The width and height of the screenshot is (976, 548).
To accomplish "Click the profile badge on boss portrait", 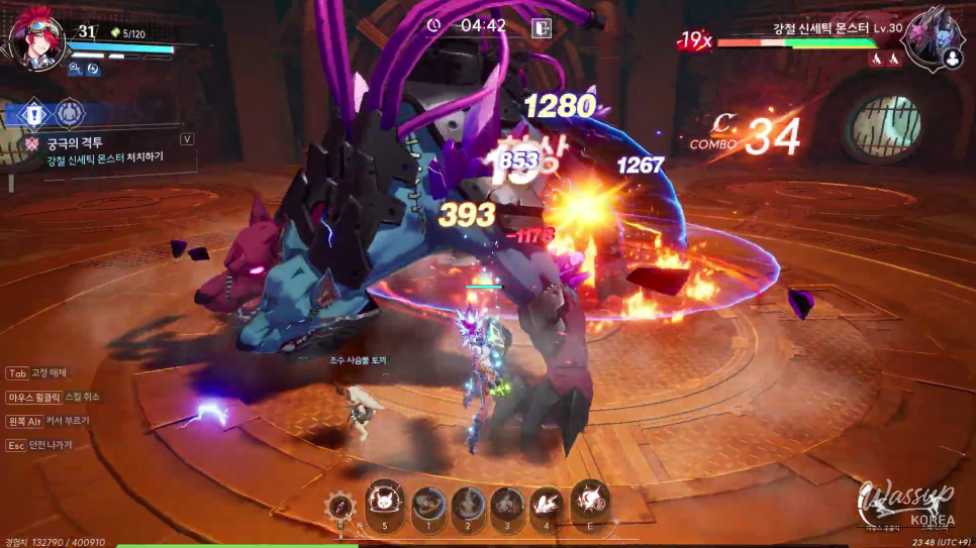I will (951, 59).
